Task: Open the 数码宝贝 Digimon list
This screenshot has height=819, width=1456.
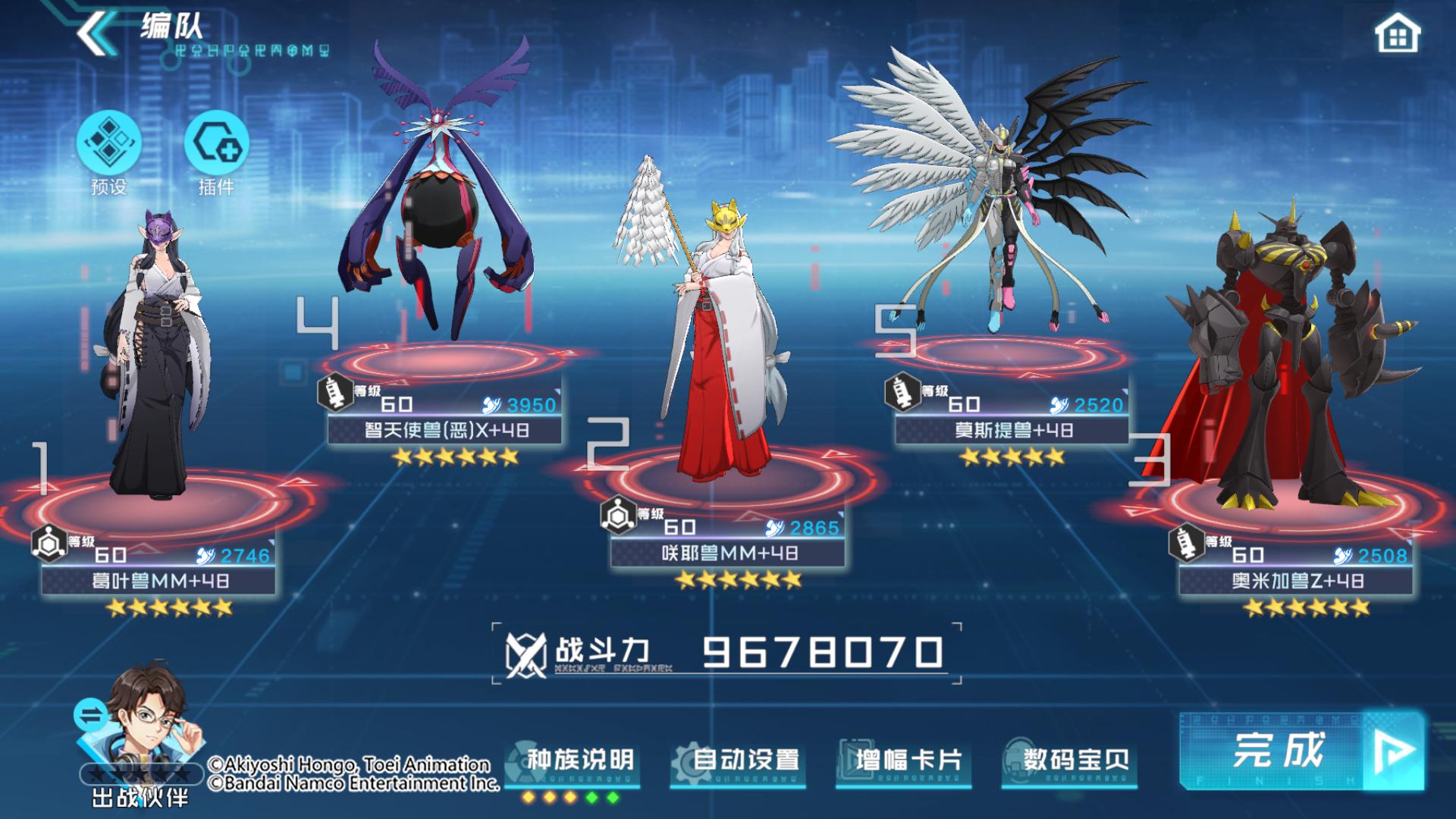Action: [1075, 760]
